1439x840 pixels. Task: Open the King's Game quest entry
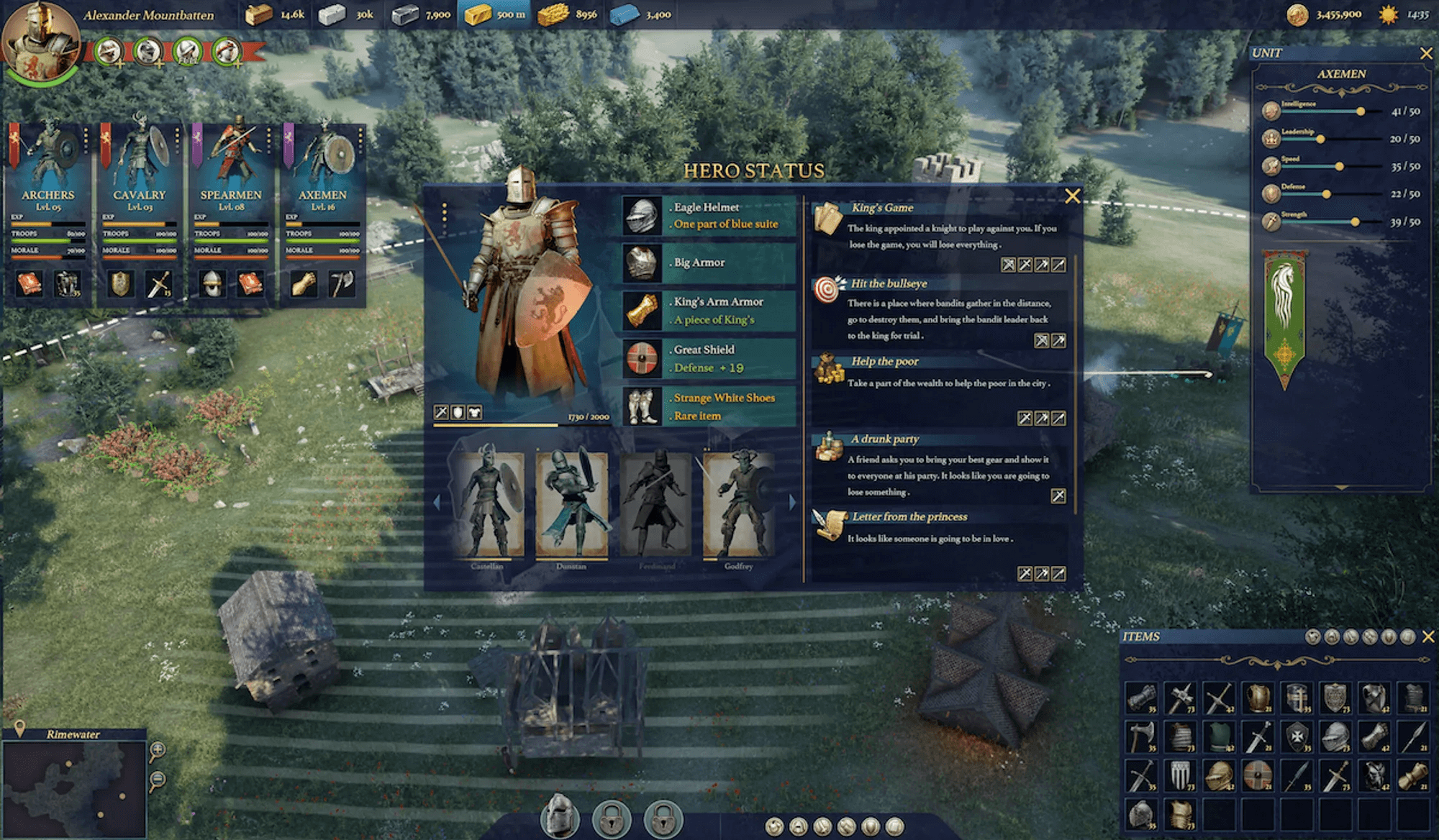(x=882, y=208)
